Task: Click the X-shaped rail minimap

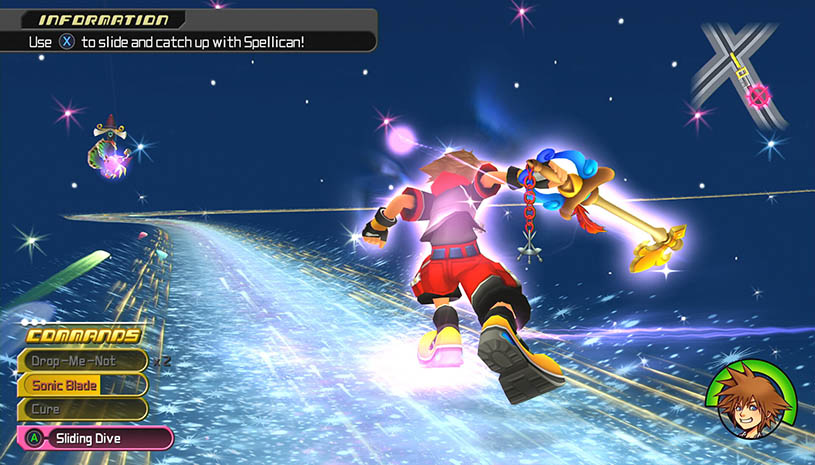Action: (x=741, y=75)
